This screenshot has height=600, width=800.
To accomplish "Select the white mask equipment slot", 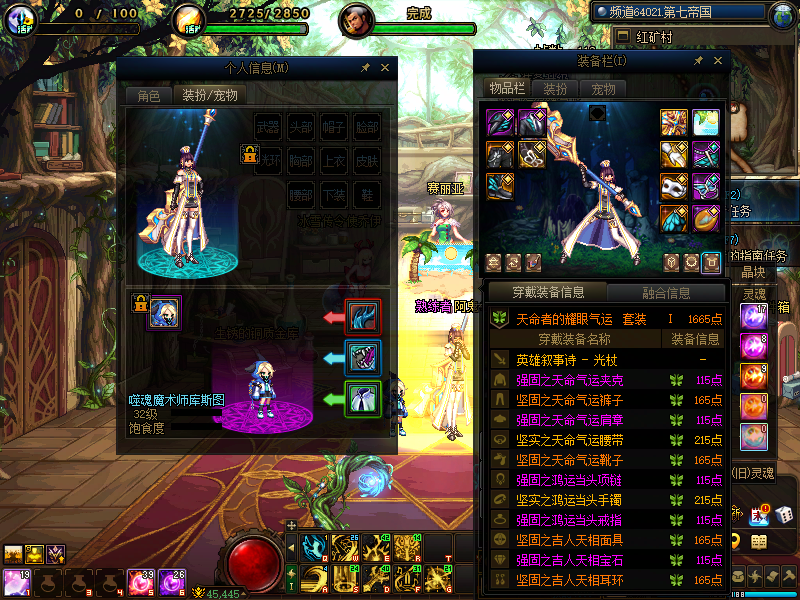I will click(675, 188).
